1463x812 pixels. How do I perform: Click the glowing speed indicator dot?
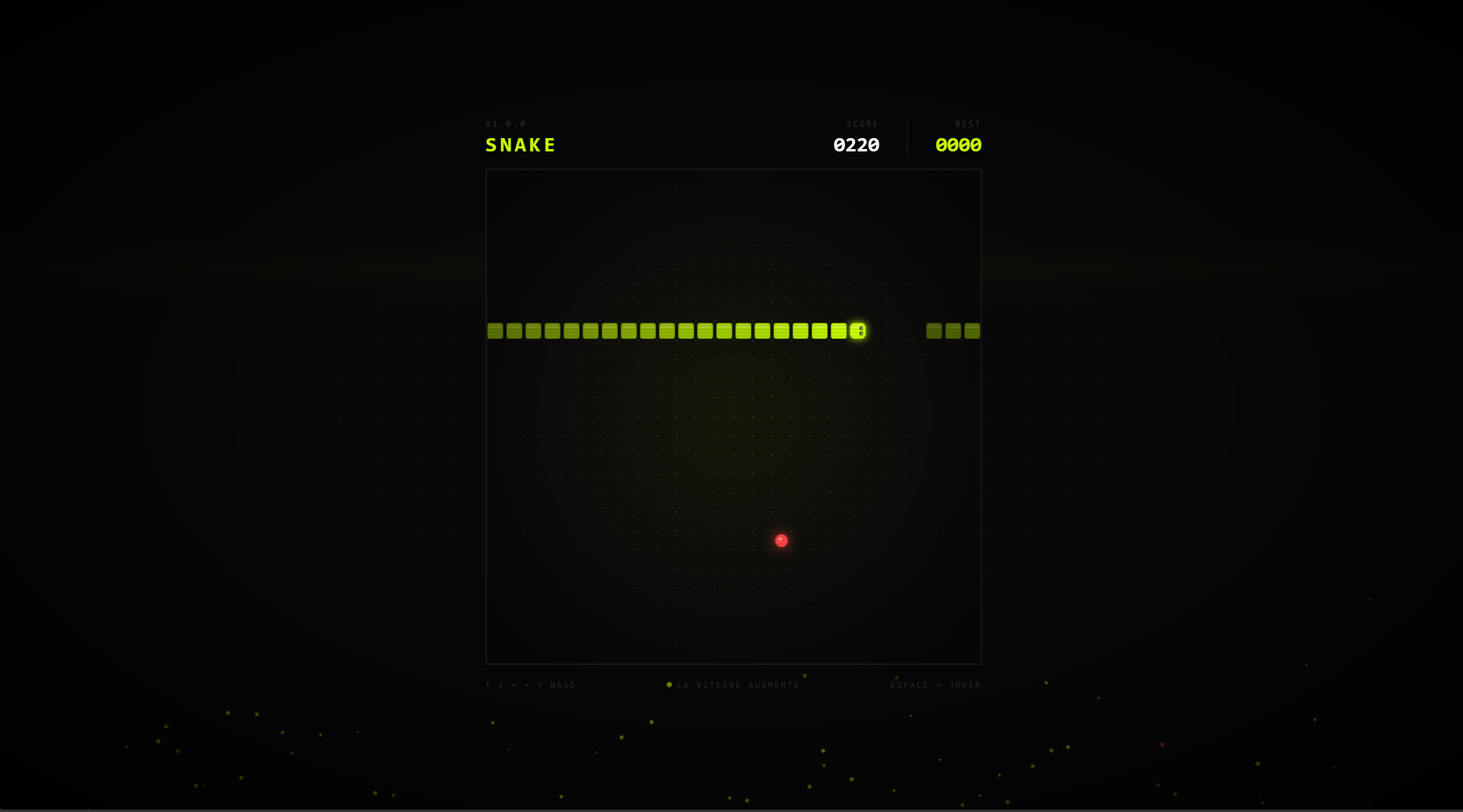point(669,684)
